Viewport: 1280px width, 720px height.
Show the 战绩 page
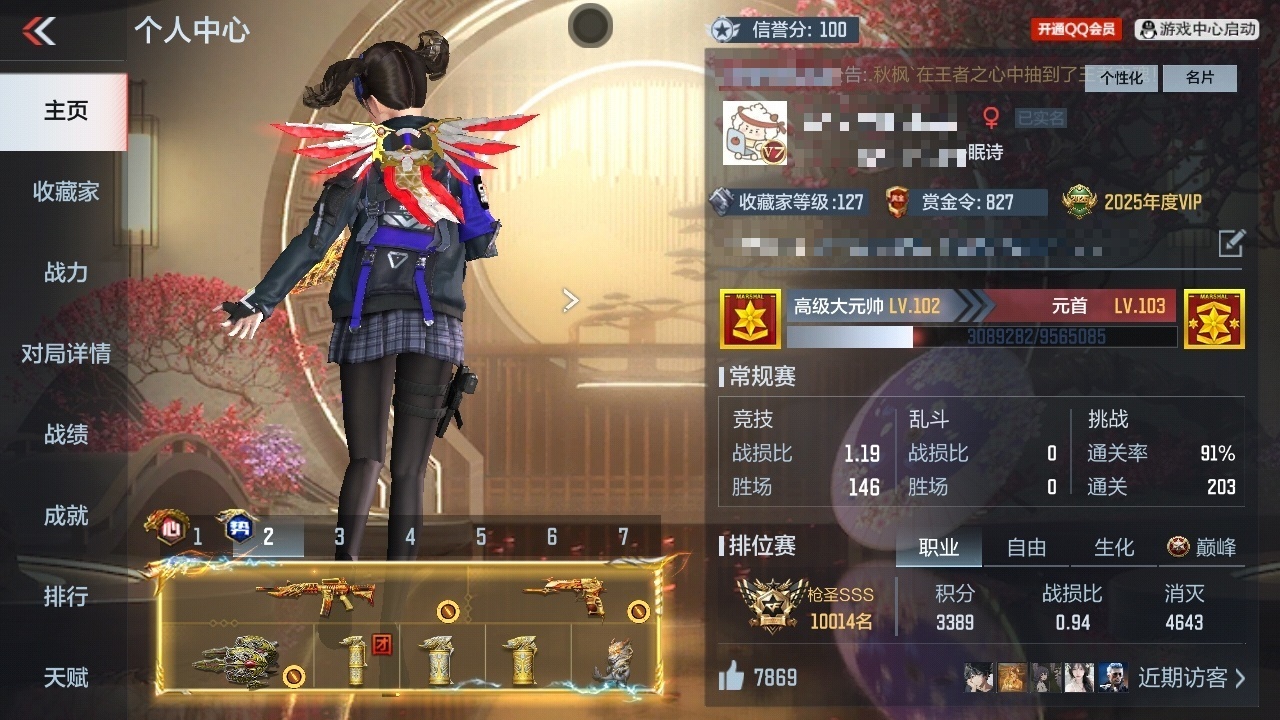point(65,434)
